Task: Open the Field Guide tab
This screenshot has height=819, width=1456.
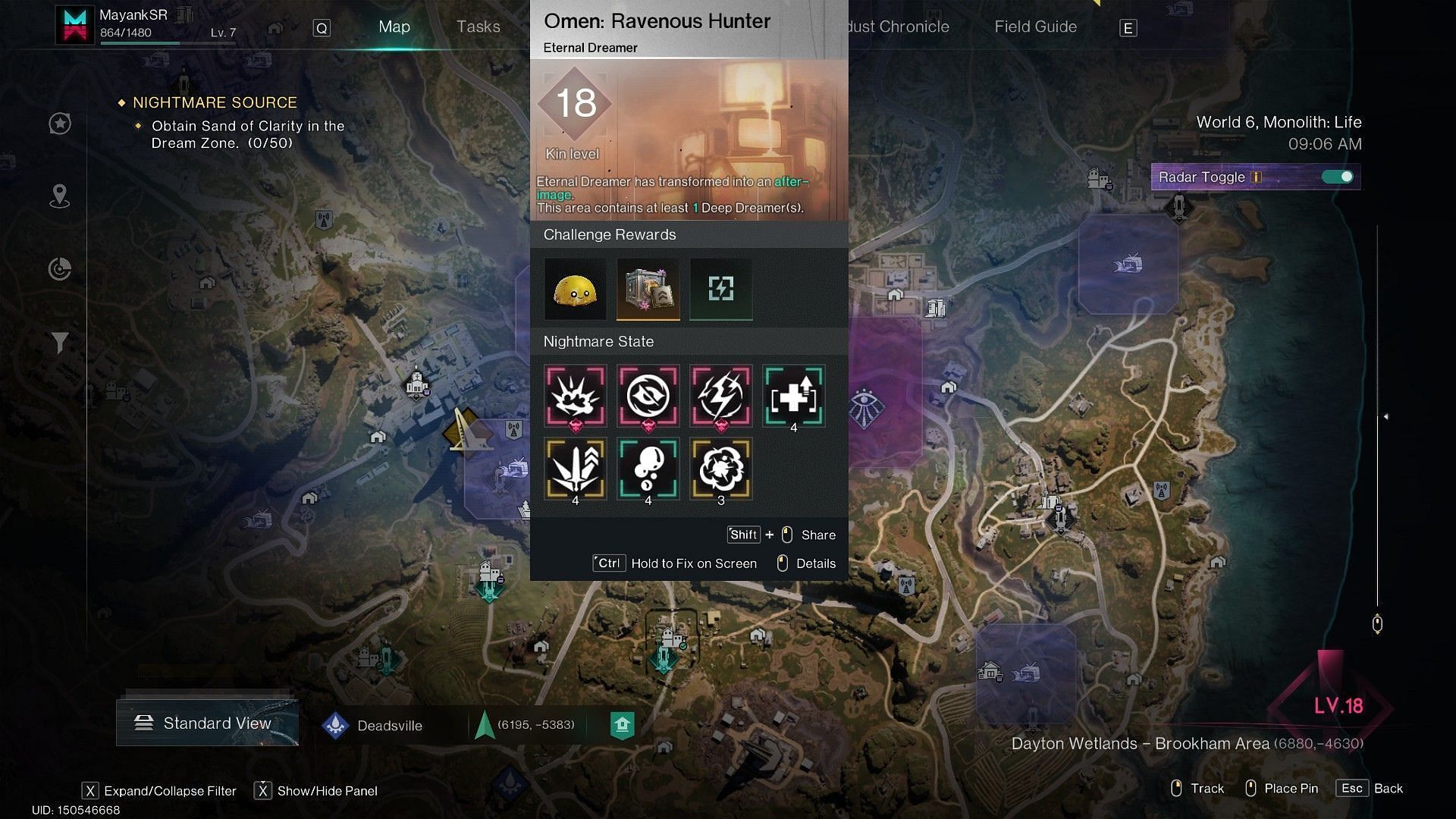Action: point(1035,27)
